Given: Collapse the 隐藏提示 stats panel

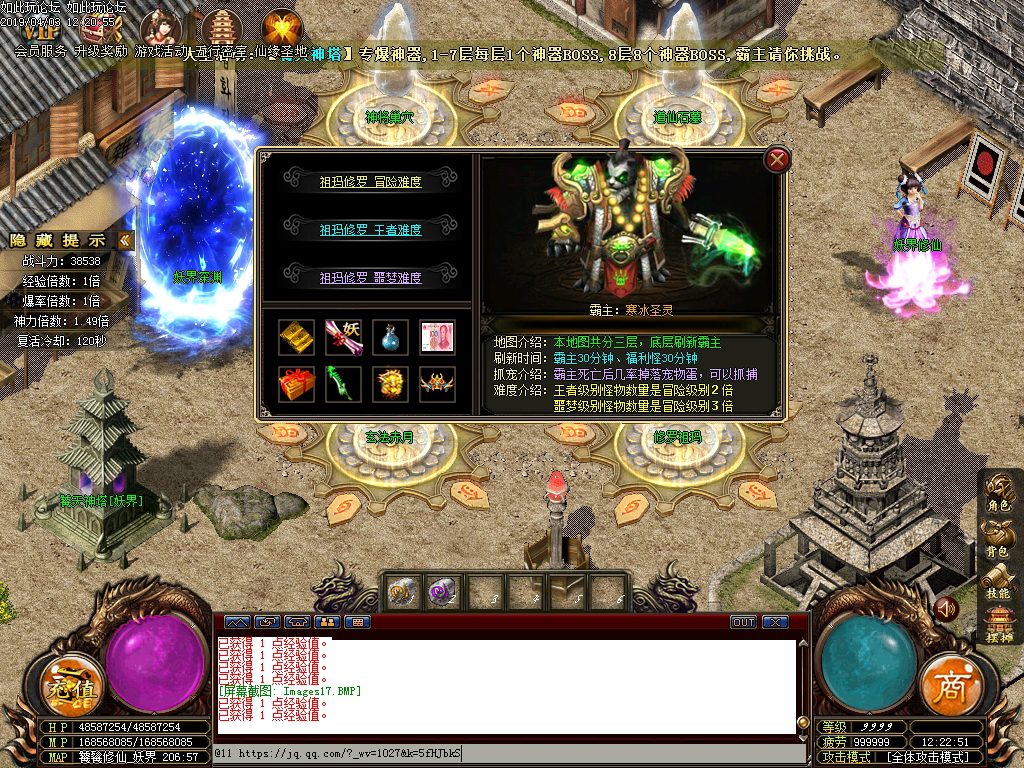Looking at the screenshot, I should pos(125,240).
